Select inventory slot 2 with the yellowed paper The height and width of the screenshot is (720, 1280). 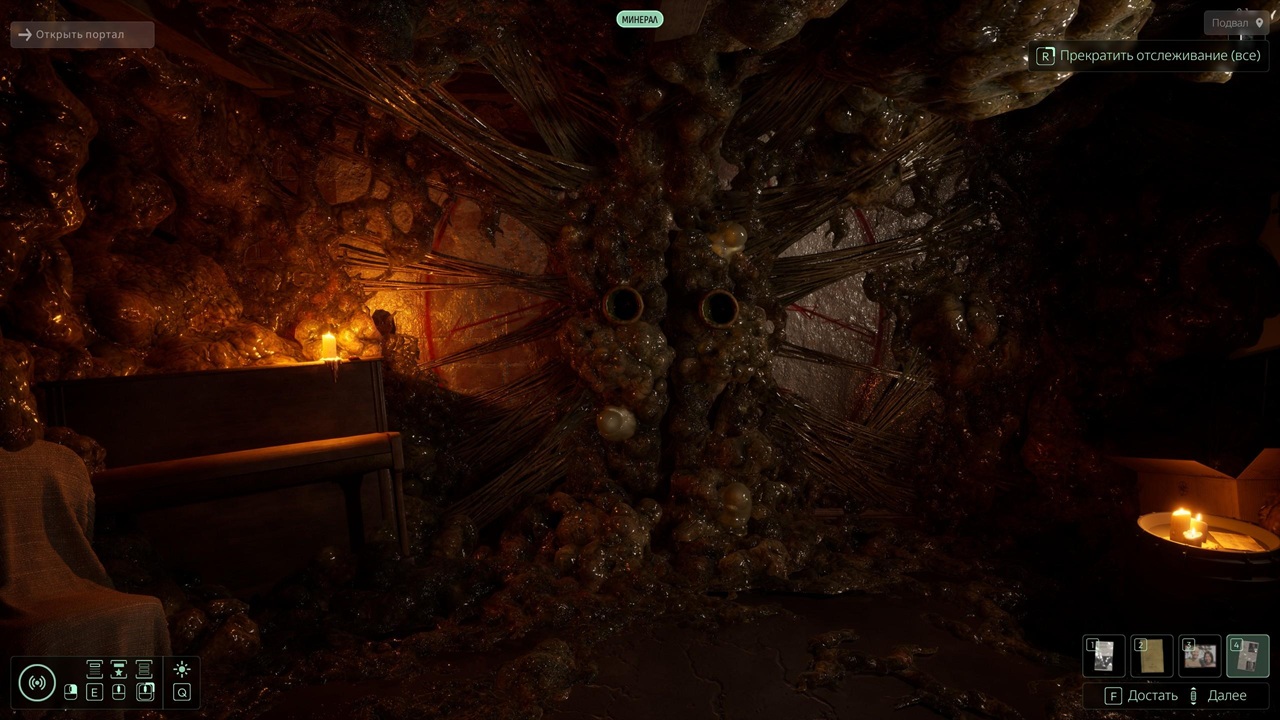[x=1152, y=656]
